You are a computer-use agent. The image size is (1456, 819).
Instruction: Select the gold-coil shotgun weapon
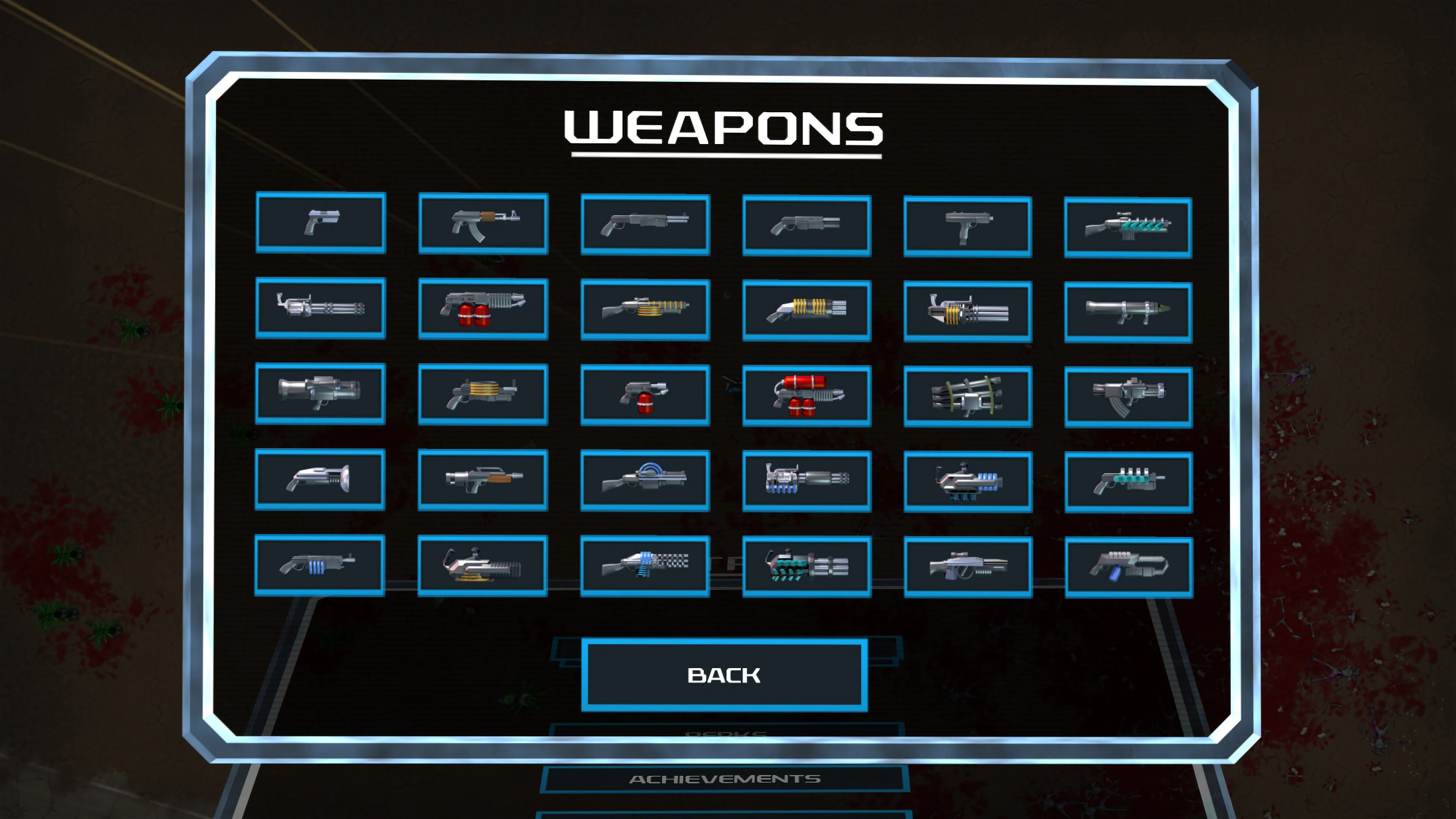(x=644, y=309)
